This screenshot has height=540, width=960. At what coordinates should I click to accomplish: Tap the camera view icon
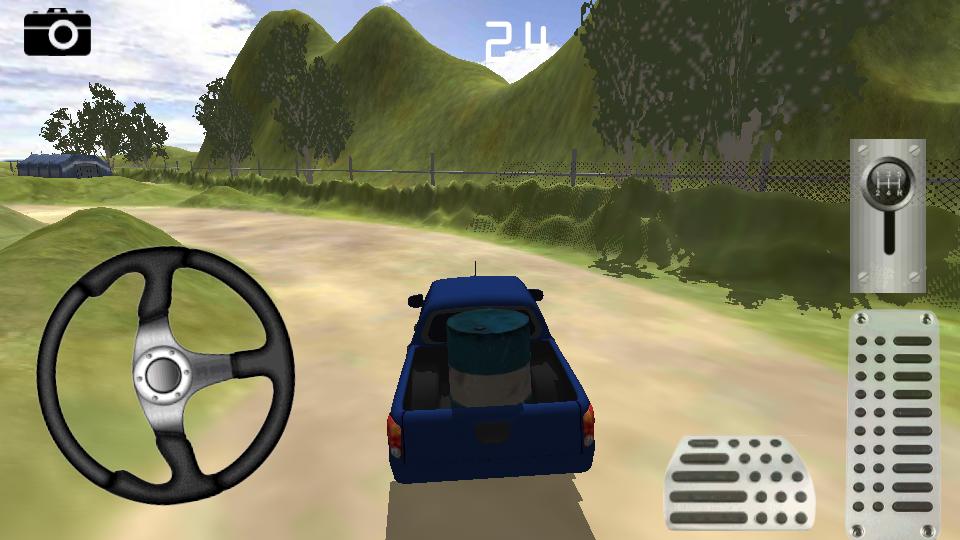(x=57, y=32)
